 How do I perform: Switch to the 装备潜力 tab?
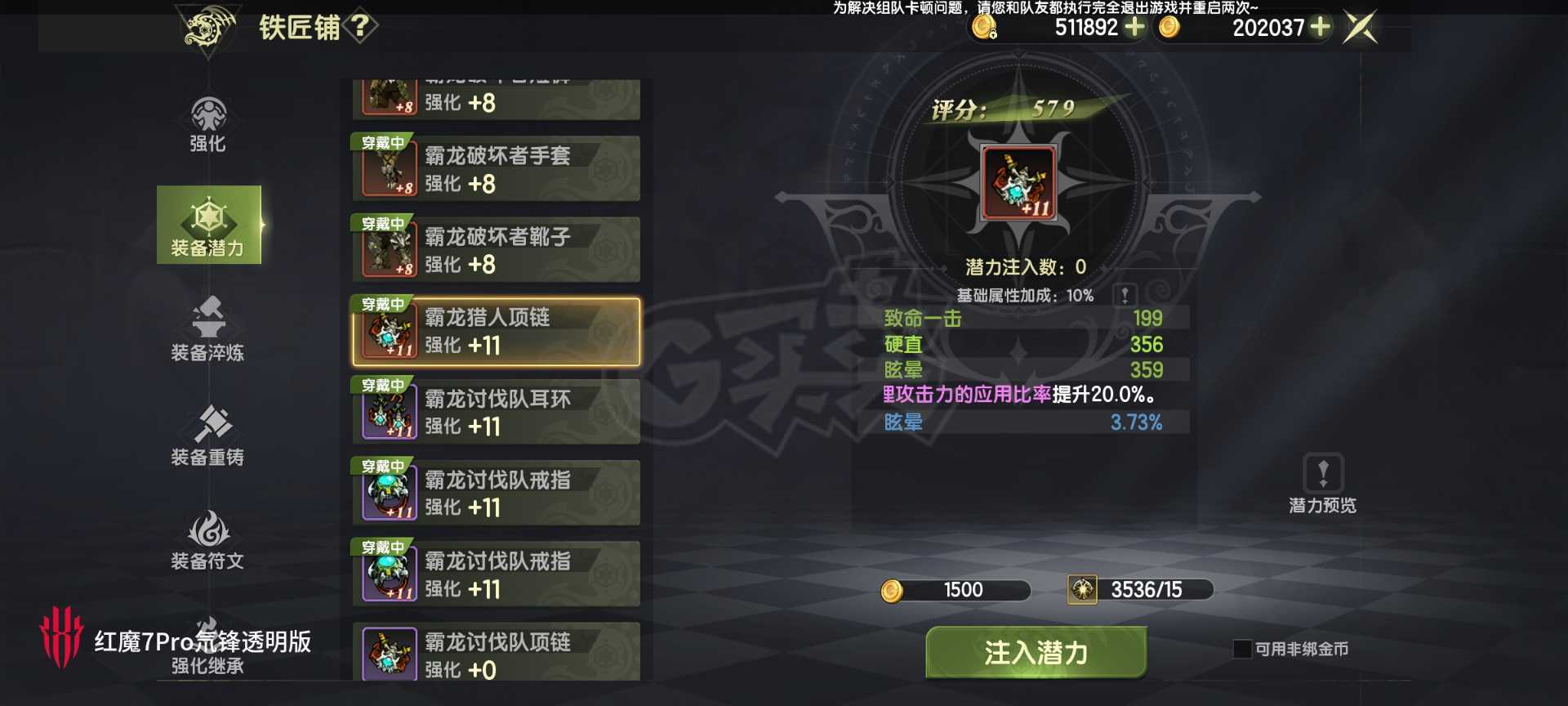pos(208,226)
